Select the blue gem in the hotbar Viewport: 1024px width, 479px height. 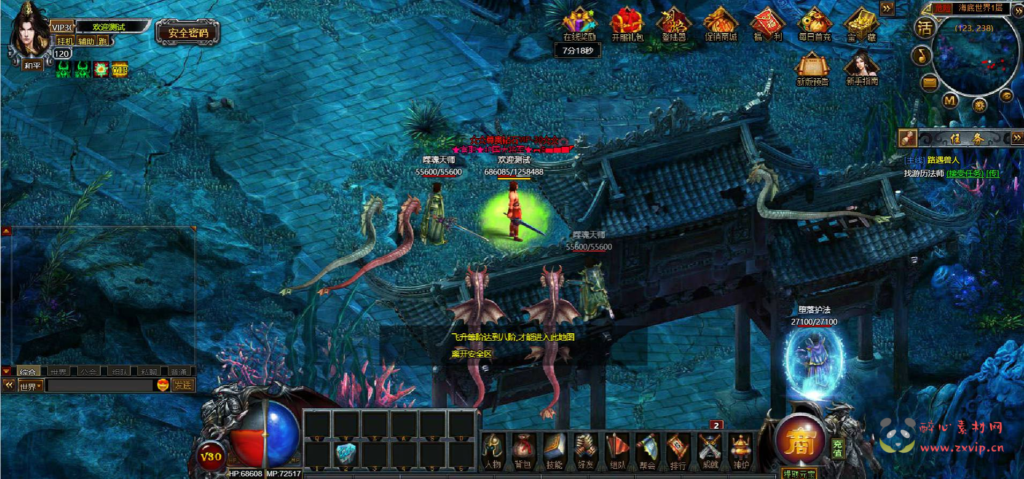coord(345,452)
